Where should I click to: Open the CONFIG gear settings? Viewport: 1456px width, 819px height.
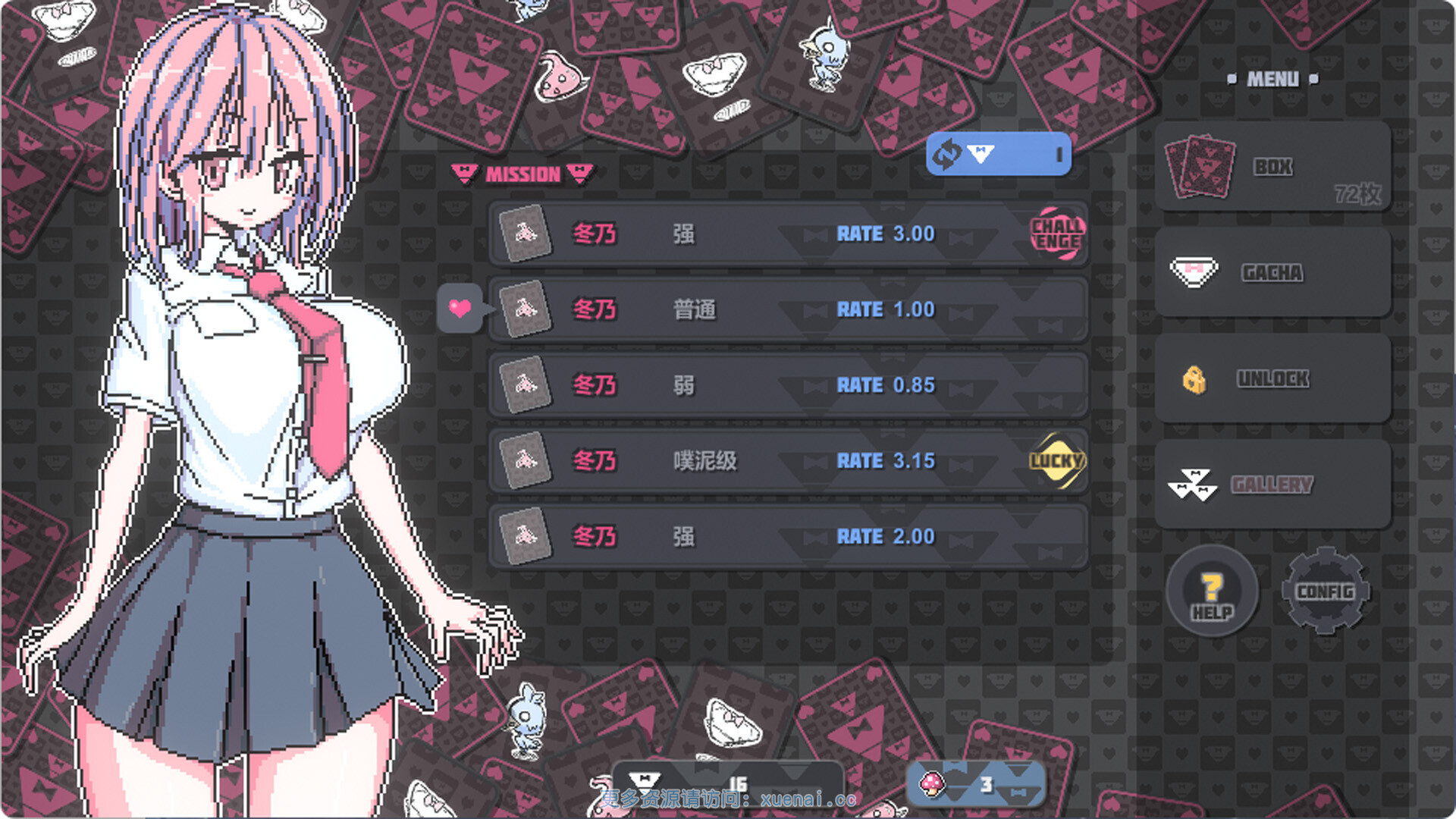point(1325,591)
